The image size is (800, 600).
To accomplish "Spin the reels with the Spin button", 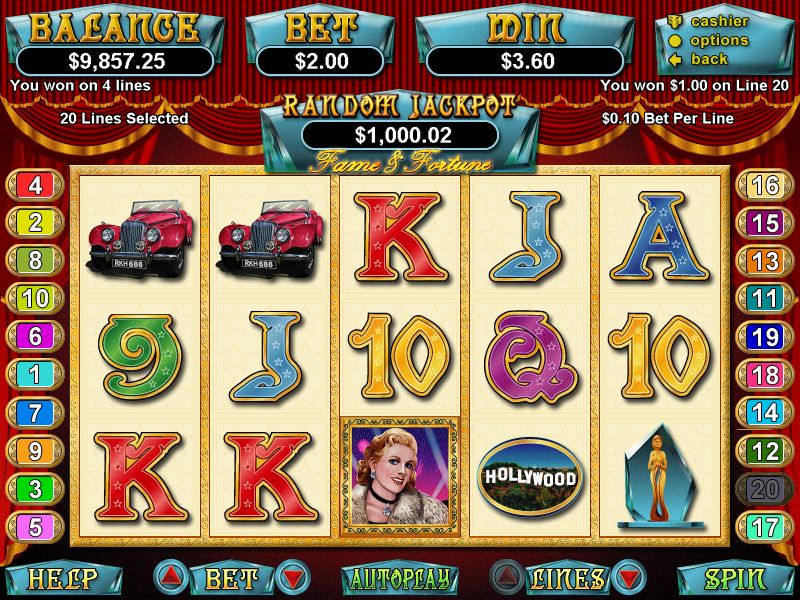I will [x=735, y=579].
